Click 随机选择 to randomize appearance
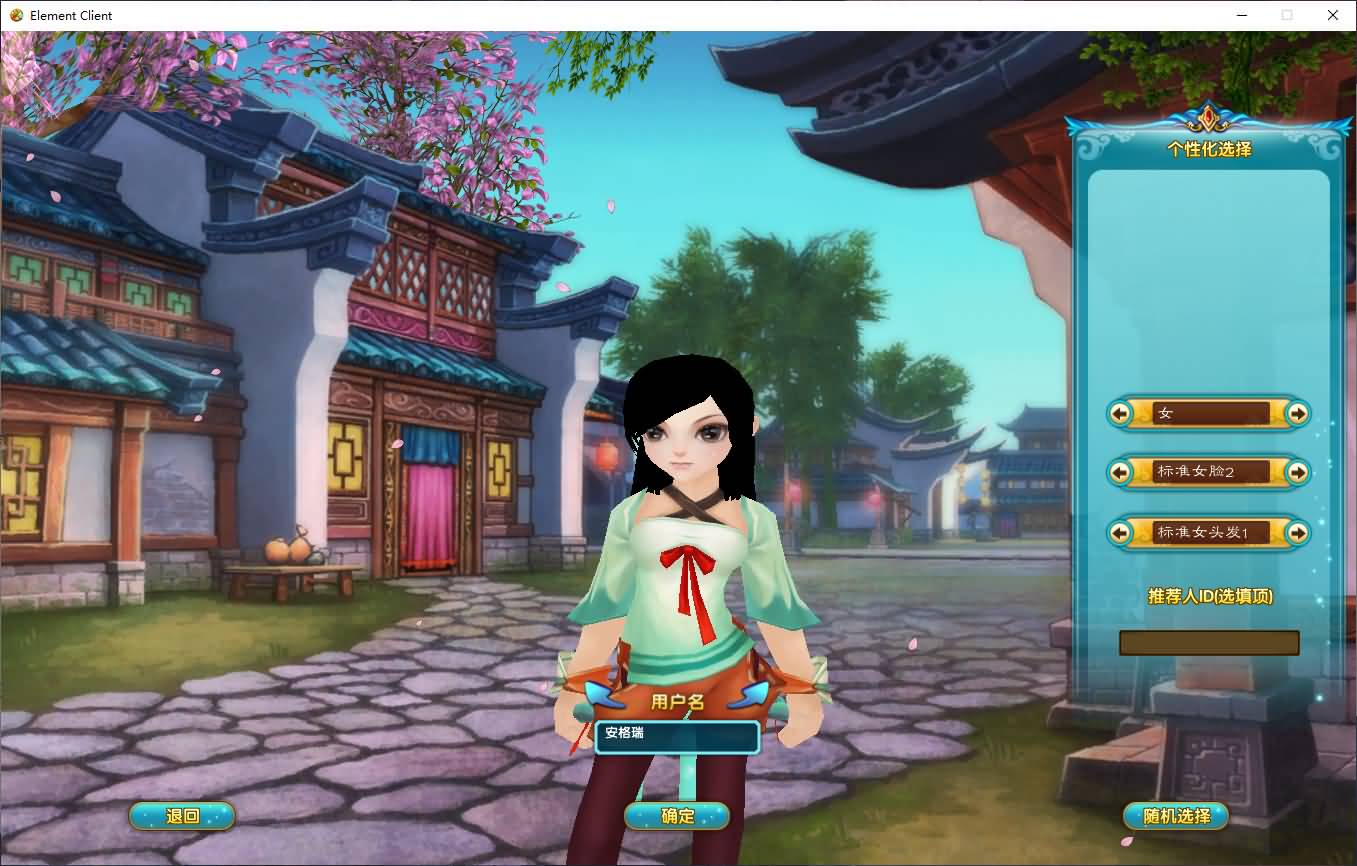This screenshot has width=1357, height=866. pyautogui.click(x=1177, y=816)
